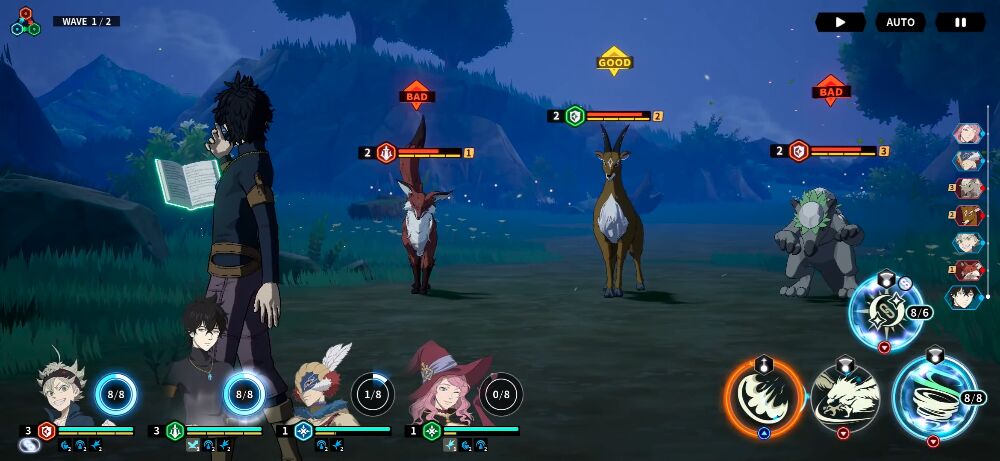
Task: Click the play speed arrow button
Action: pyautogui.click(x=840, y=22)
